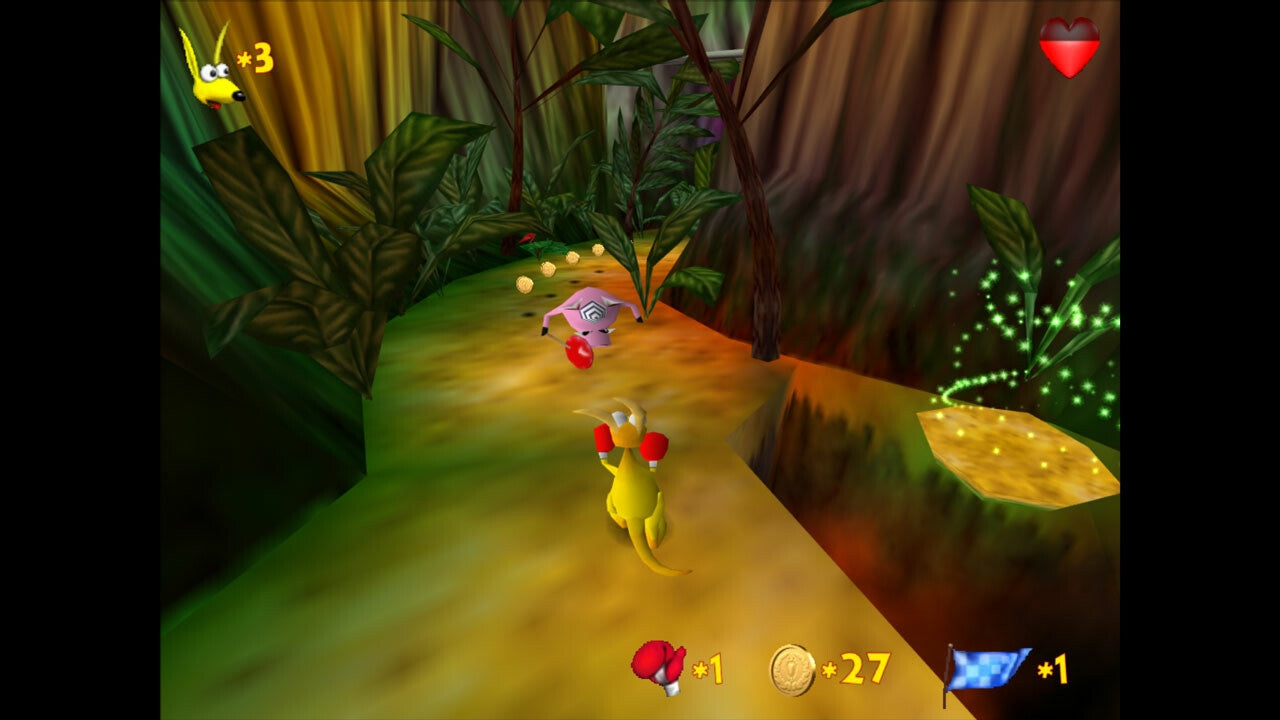
Task: Click the x1 glove counter label
Action: 710,670
